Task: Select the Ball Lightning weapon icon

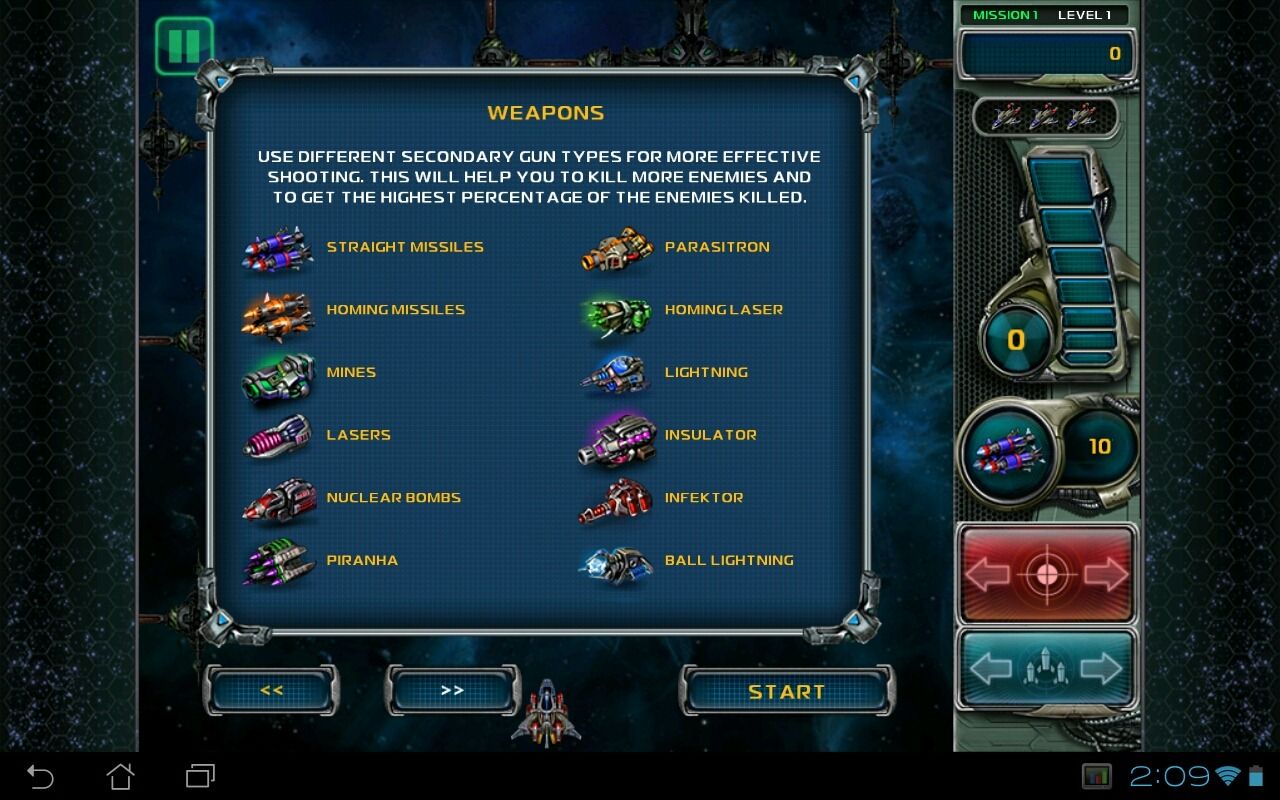Action: [x=615, y=562]
